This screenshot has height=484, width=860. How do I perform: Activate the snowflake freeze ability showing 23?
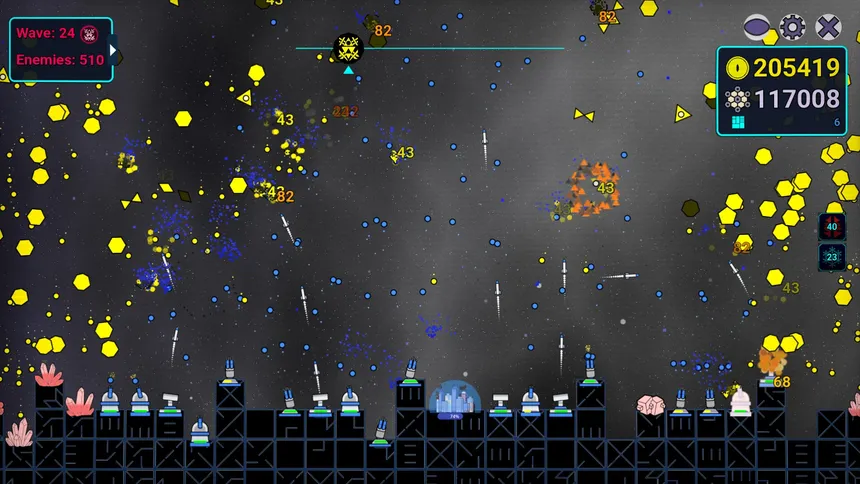coord(832,257)
